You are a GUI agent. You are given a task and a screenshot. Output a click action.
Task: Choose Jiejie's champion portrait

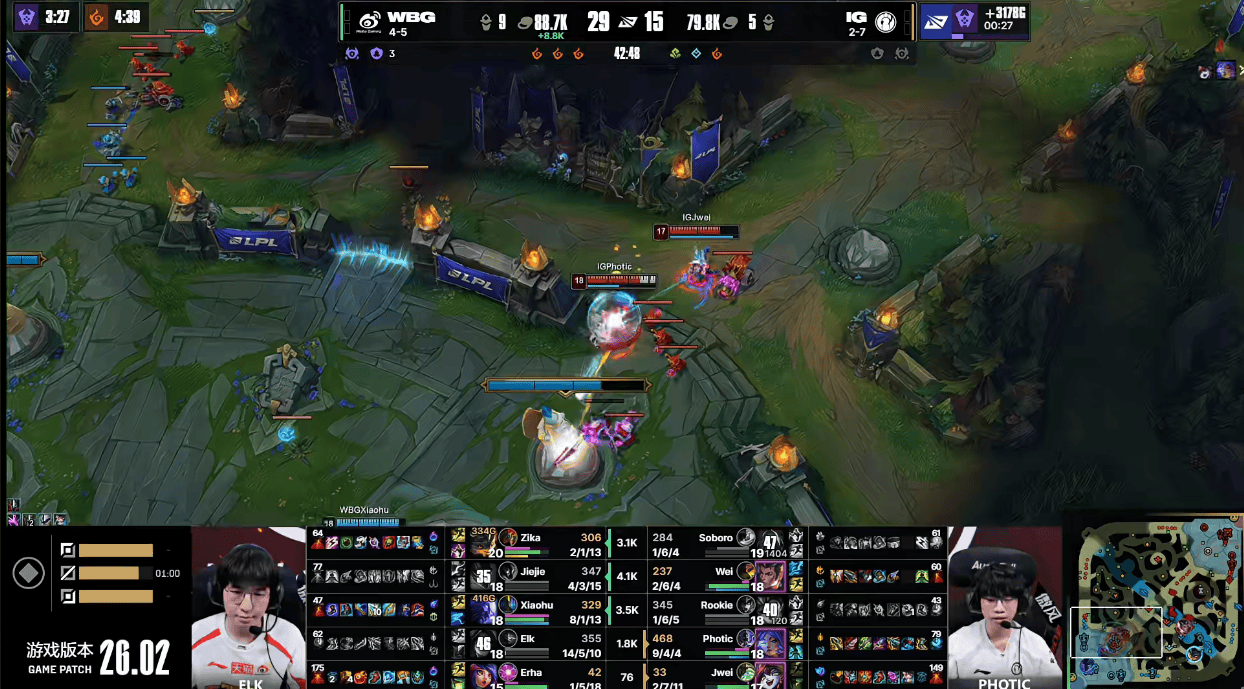click(484, 576)
